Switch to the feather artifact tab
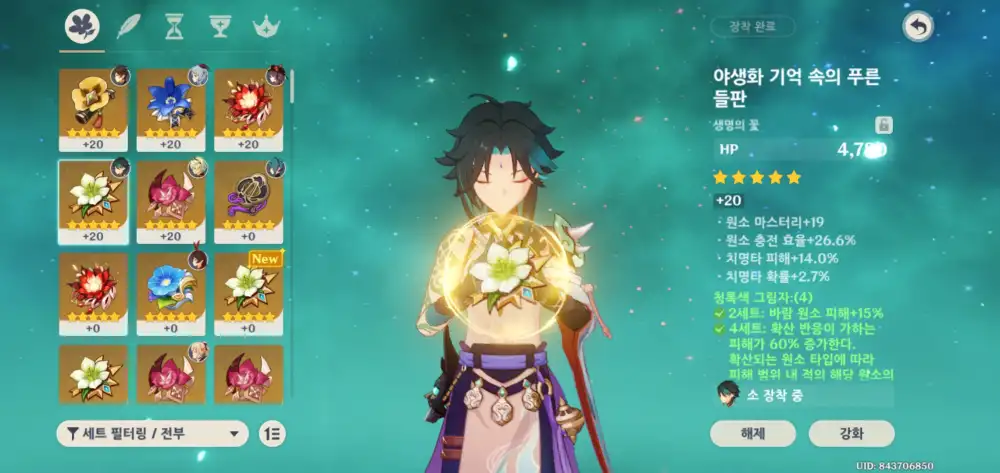Image resolution: width=1000 pixels, height=473 pixels. pos(127,27)
